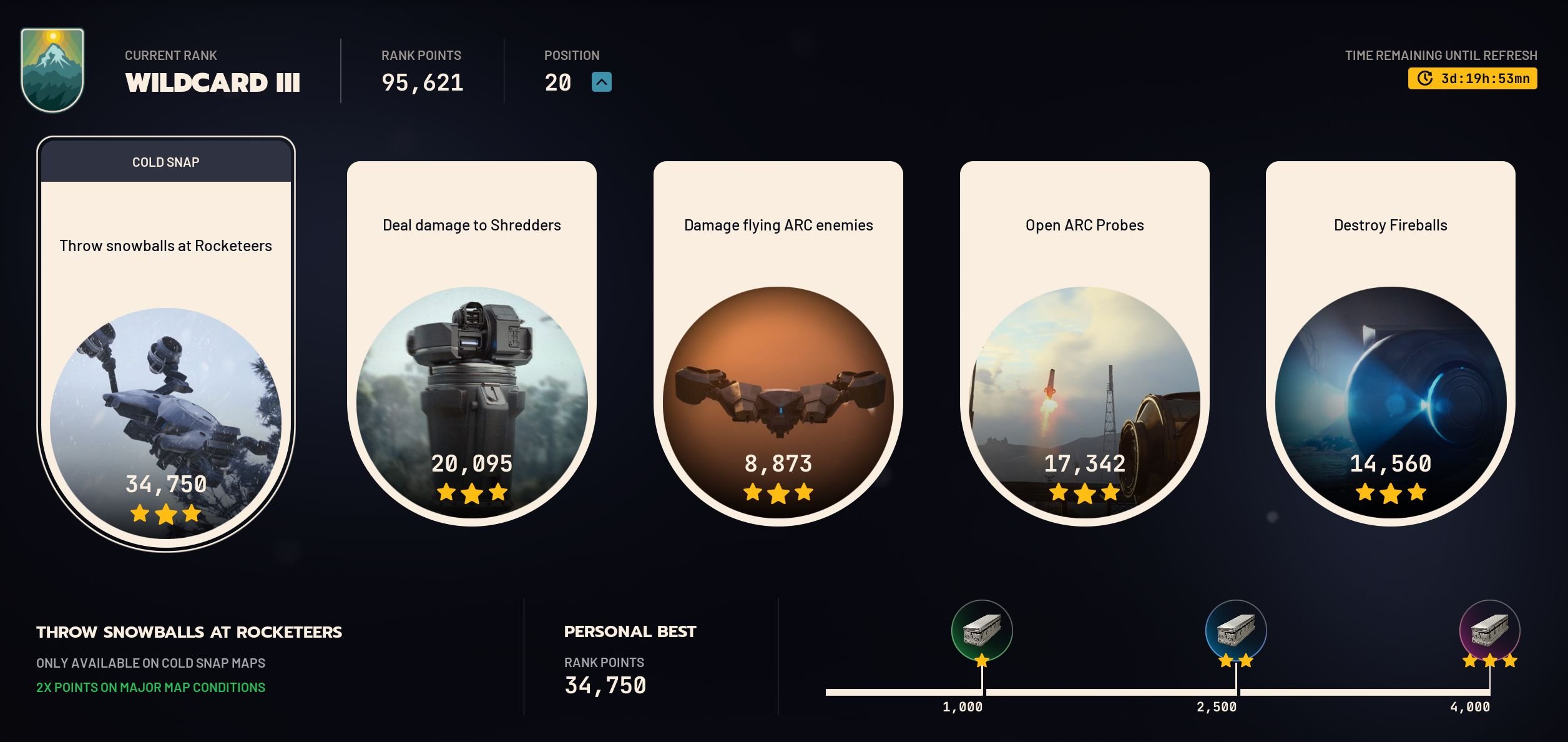Open the Wildcard III rank badge
Viewport: 1568px width, 742px height.
[52, 70]
